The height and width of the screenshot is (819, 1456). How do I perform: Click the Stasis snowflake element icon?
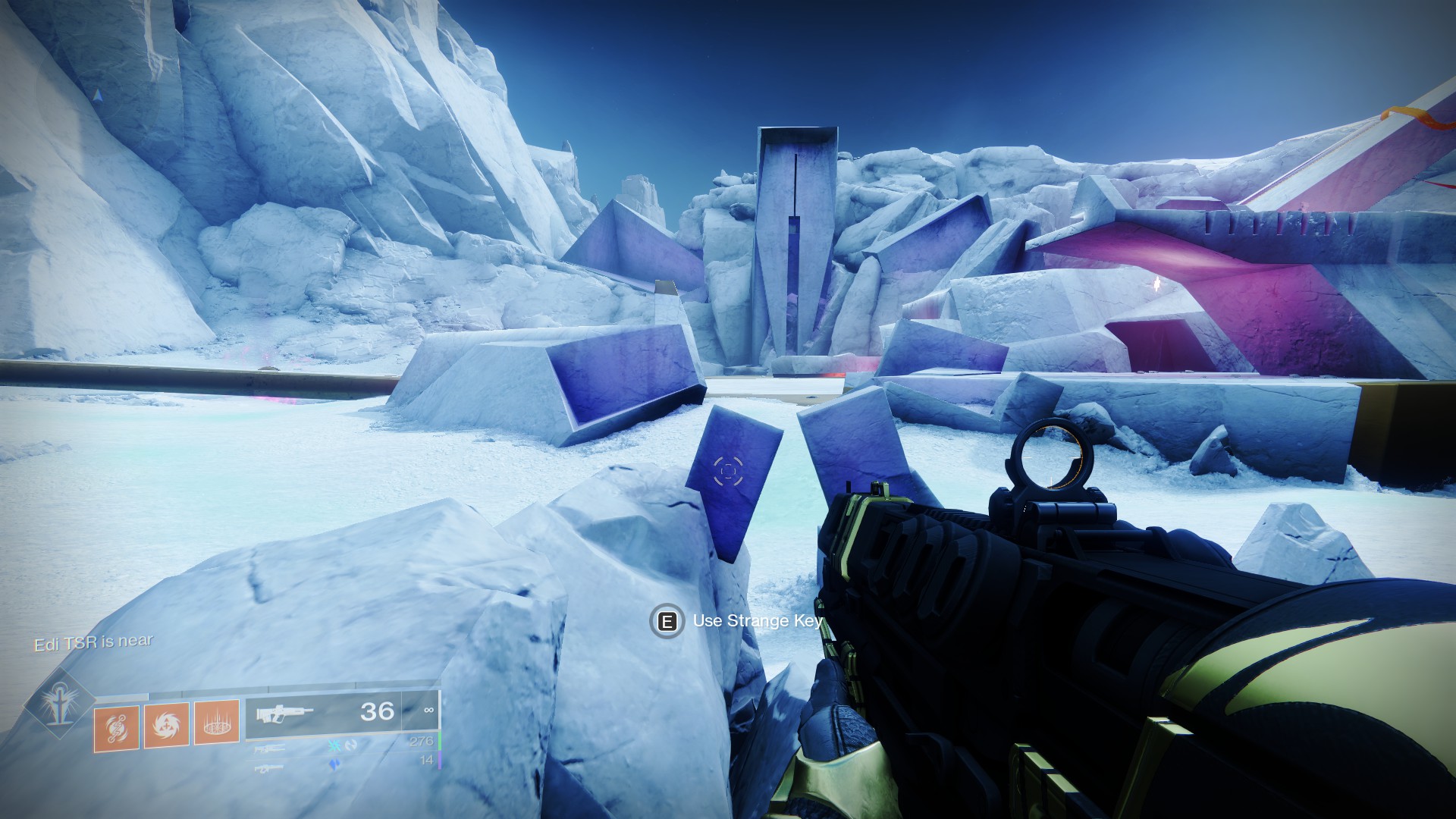(x=333, y=746)
